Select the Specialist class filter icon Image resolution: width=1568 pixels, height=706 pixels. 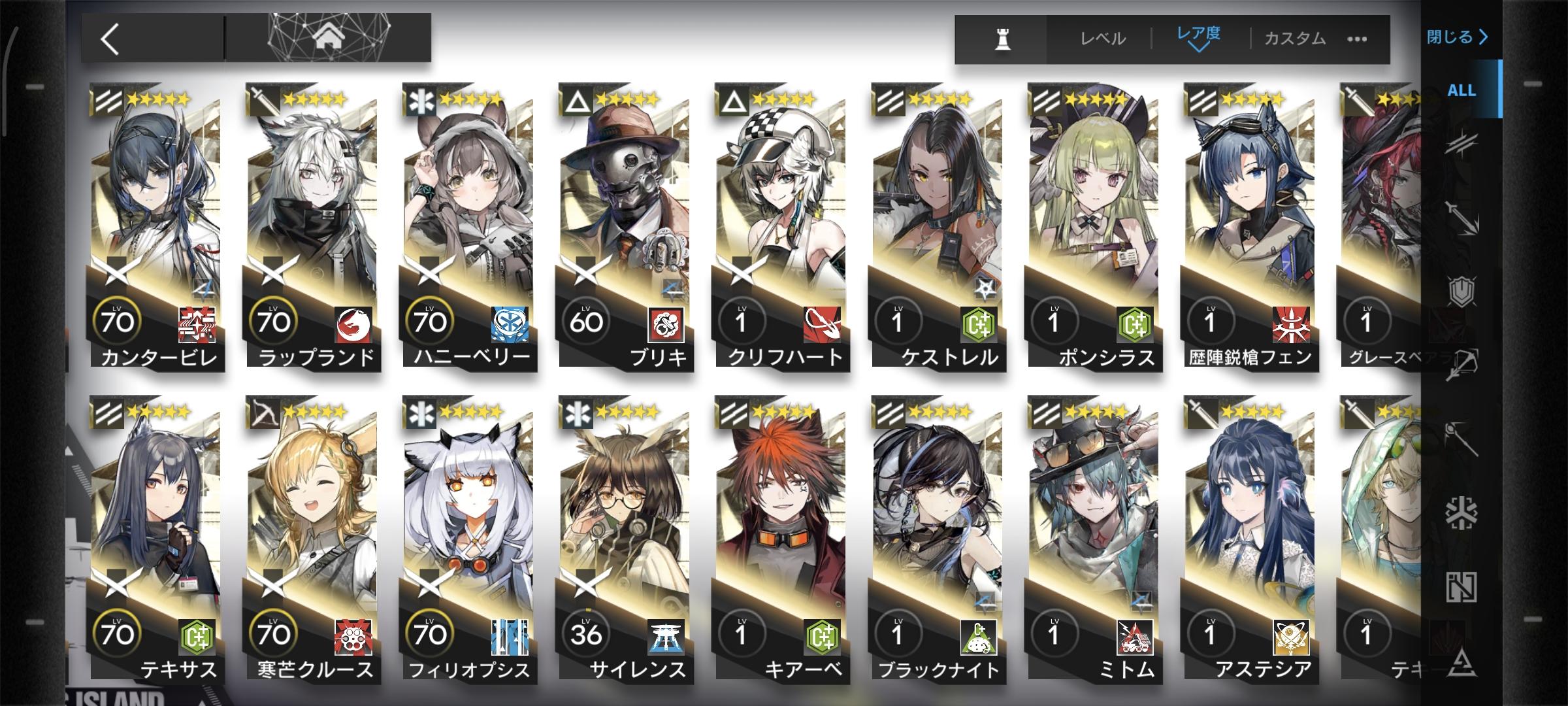[x=1463, y=661]
